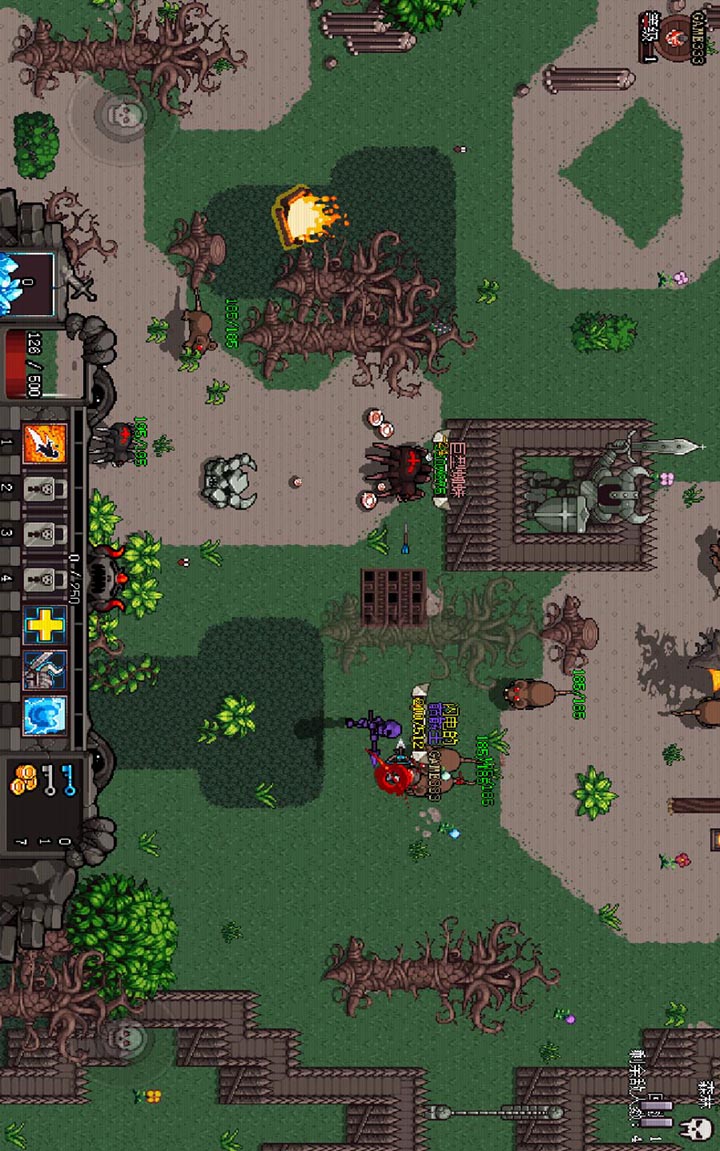The height and width of the screenshot is (1151, 720).
Task: Activate the blue swirl skill
Action: click(44, 715)
